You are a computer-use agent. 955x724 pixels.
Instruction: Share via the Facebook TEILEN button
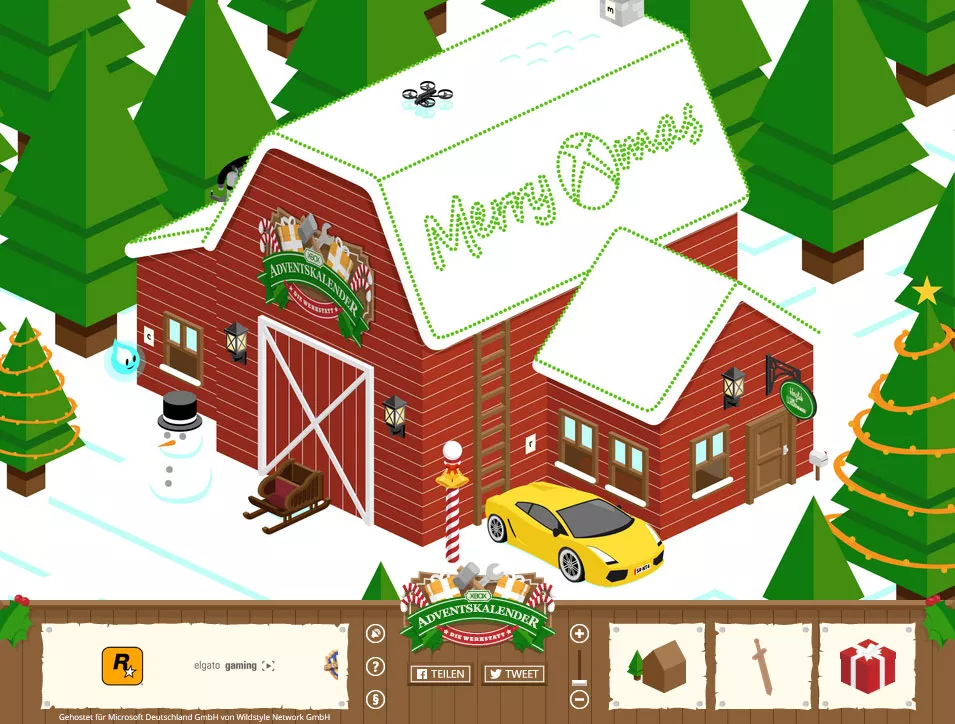[x=440, y=674]
